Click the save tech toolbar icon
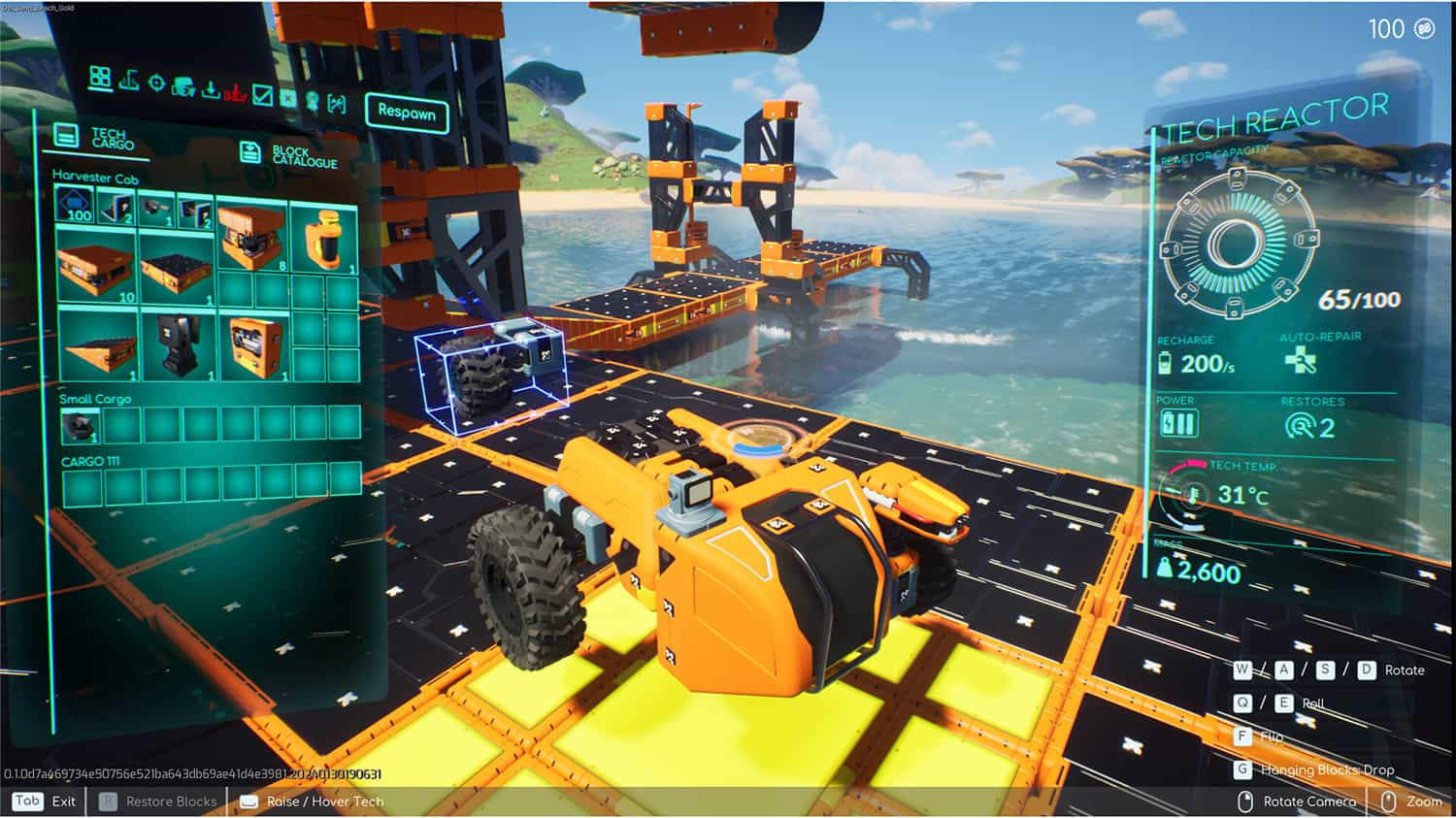The height and width of the screenshot is (818, 1456). pyautogui.click(x=183, y=86)
